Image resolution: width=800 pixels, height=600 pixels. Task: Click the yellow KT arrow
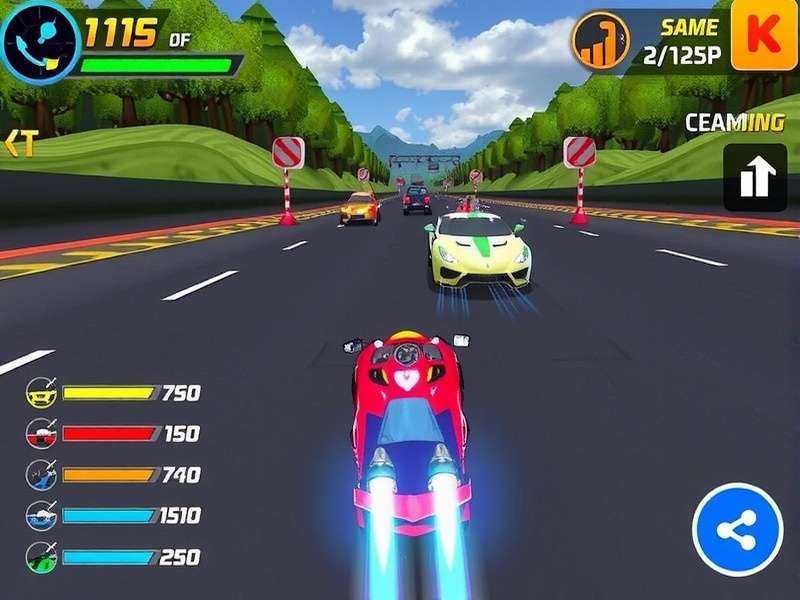(20, 144)
